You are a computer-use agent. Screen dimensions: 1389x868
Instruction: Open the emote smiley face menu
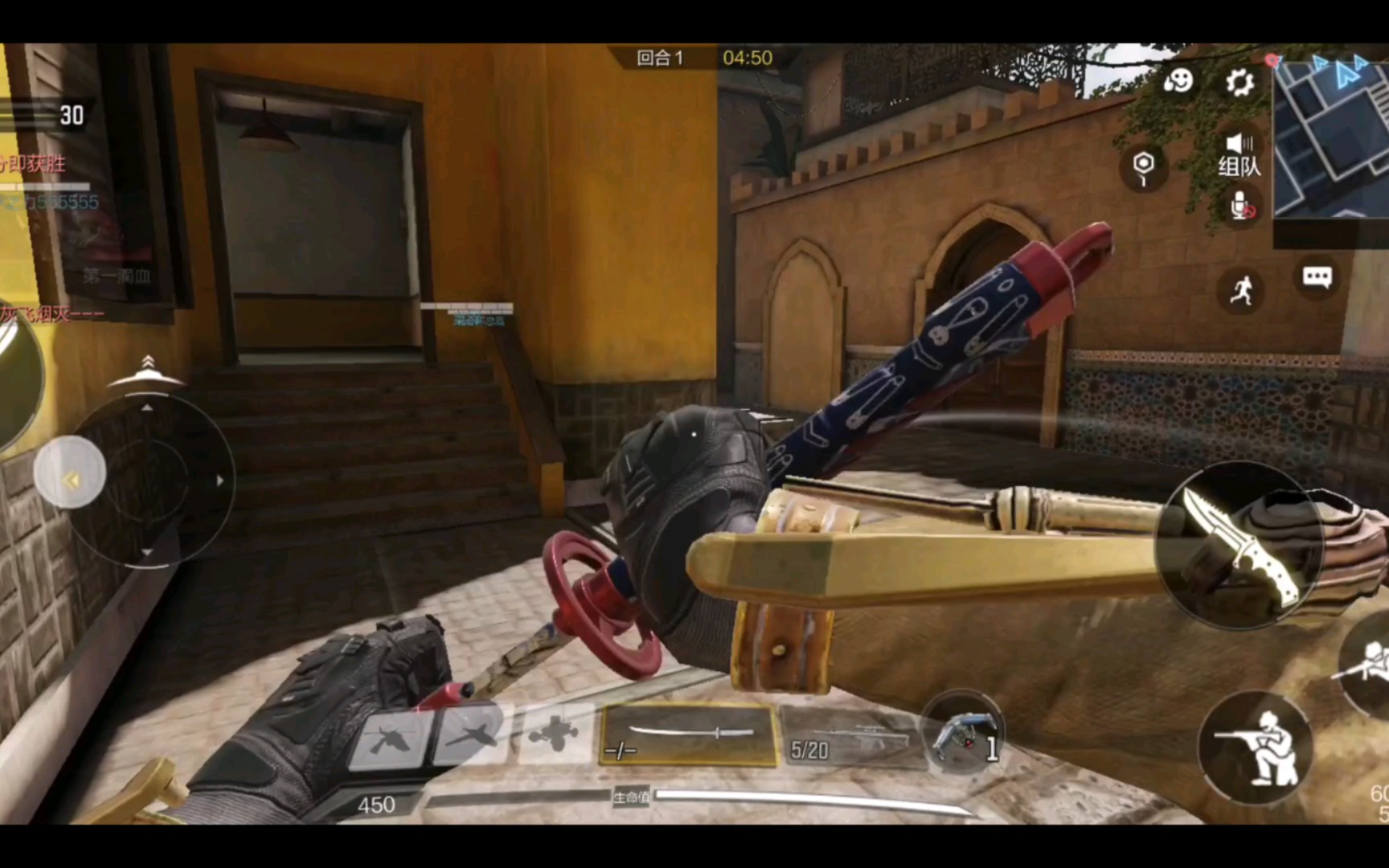point(1178,80)
